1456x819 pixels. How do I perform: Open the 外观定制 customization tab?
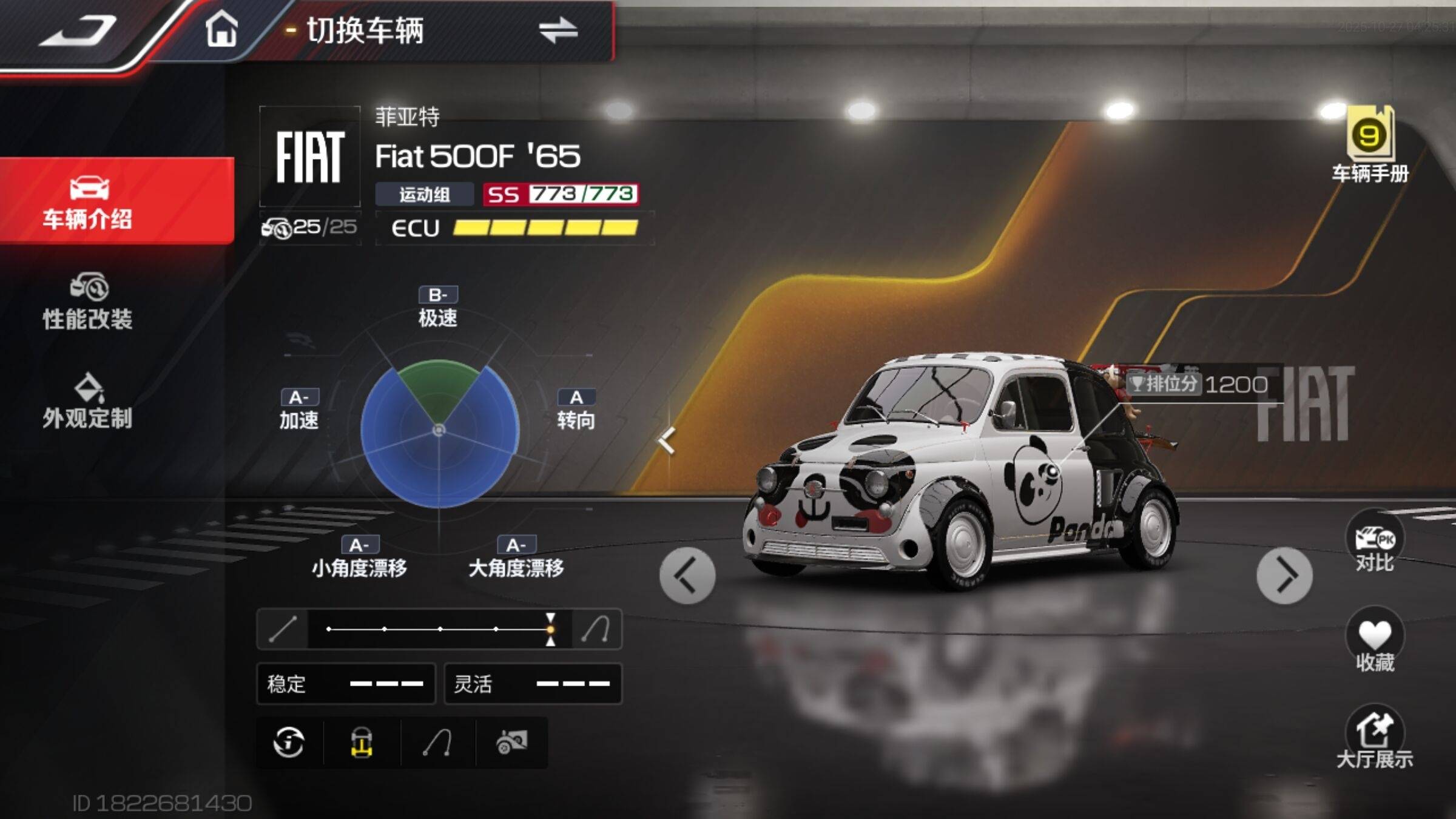[88, 402]
